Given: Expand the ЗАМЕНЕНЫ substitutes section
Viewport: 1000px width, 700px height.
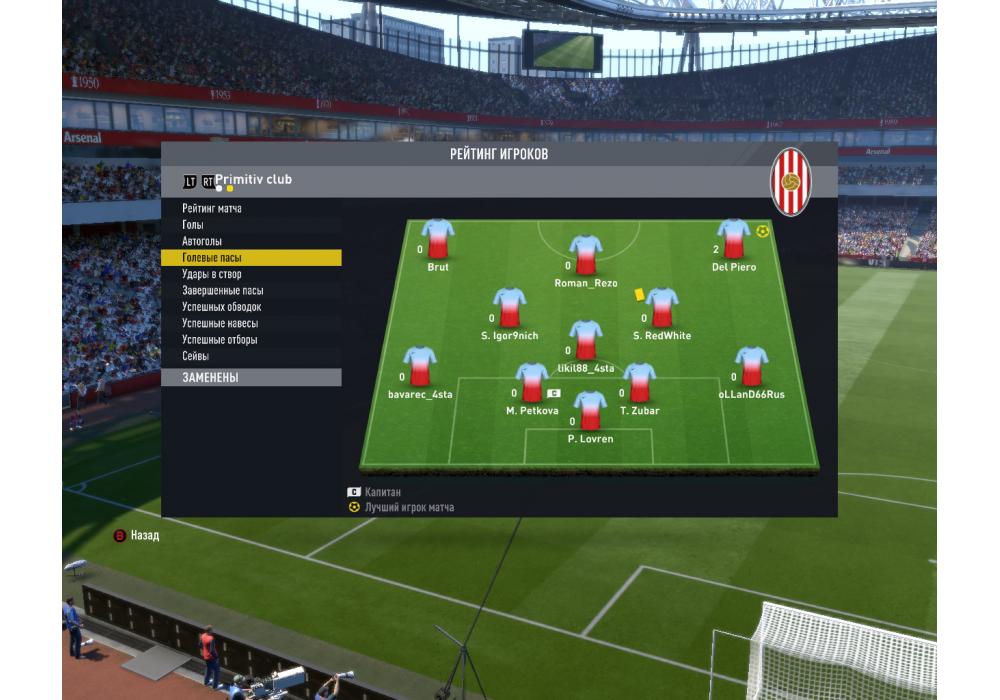Looking at the screenshot, I should point(250,378).
